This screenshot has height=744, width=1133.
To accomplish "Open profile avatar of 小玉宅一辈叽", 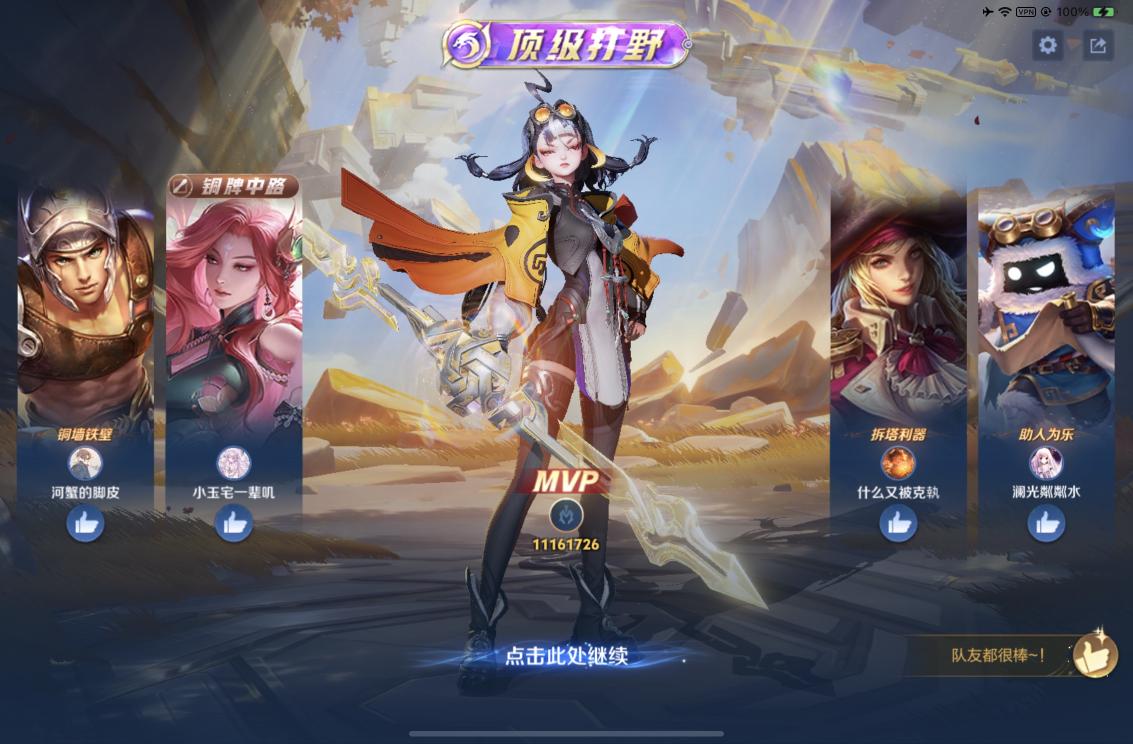I will click(x=234, y=463).
